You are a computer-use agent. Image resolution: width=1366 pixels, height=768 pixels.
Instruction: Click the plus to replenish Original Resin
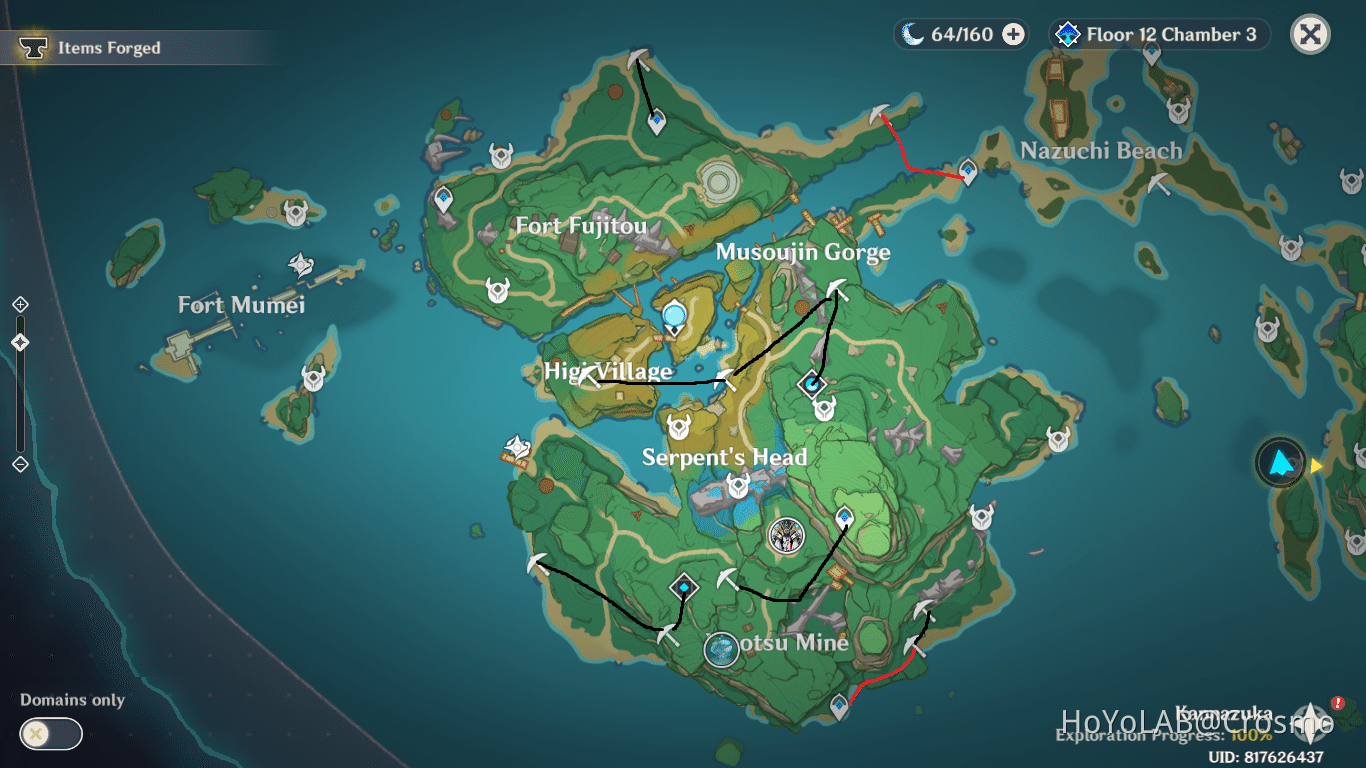click(1016, 33)
